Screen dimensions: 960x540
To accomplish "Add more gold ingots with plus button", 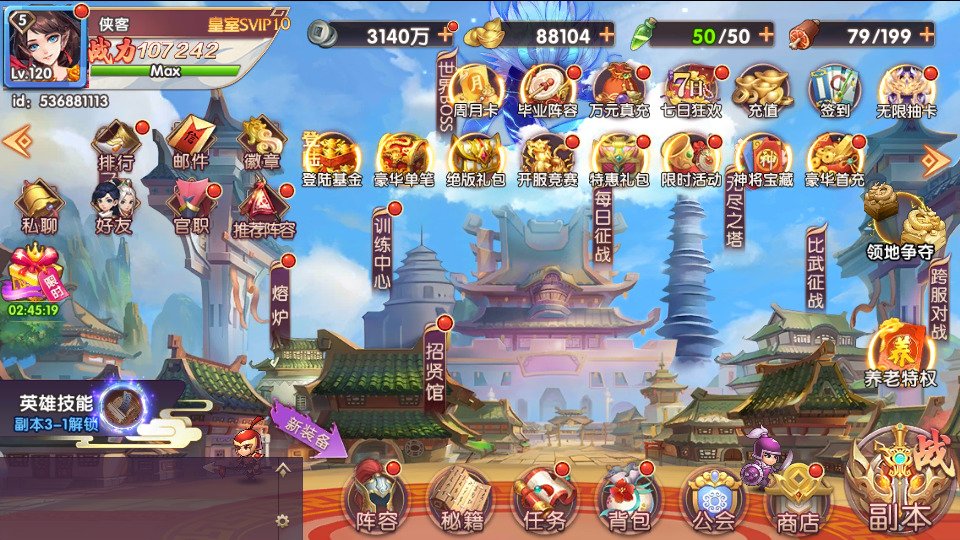I will tap(607, 35).
